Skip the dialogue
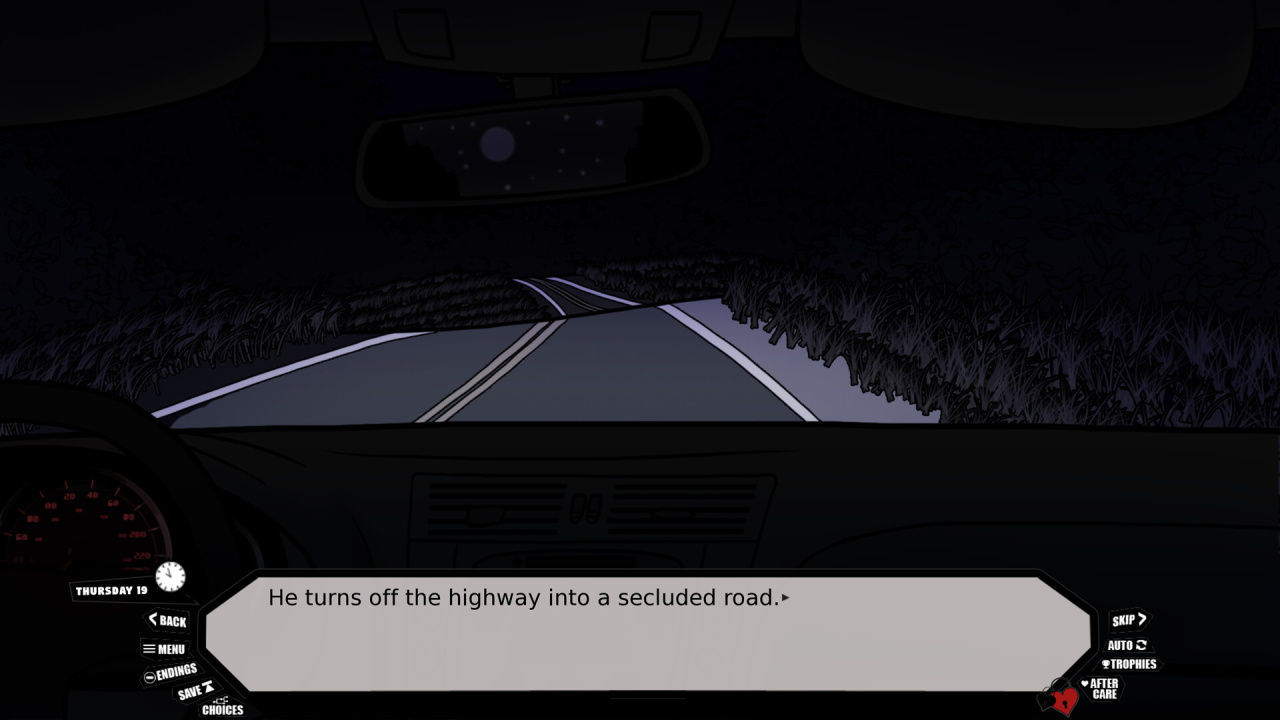 click(x=1129, y=620)
